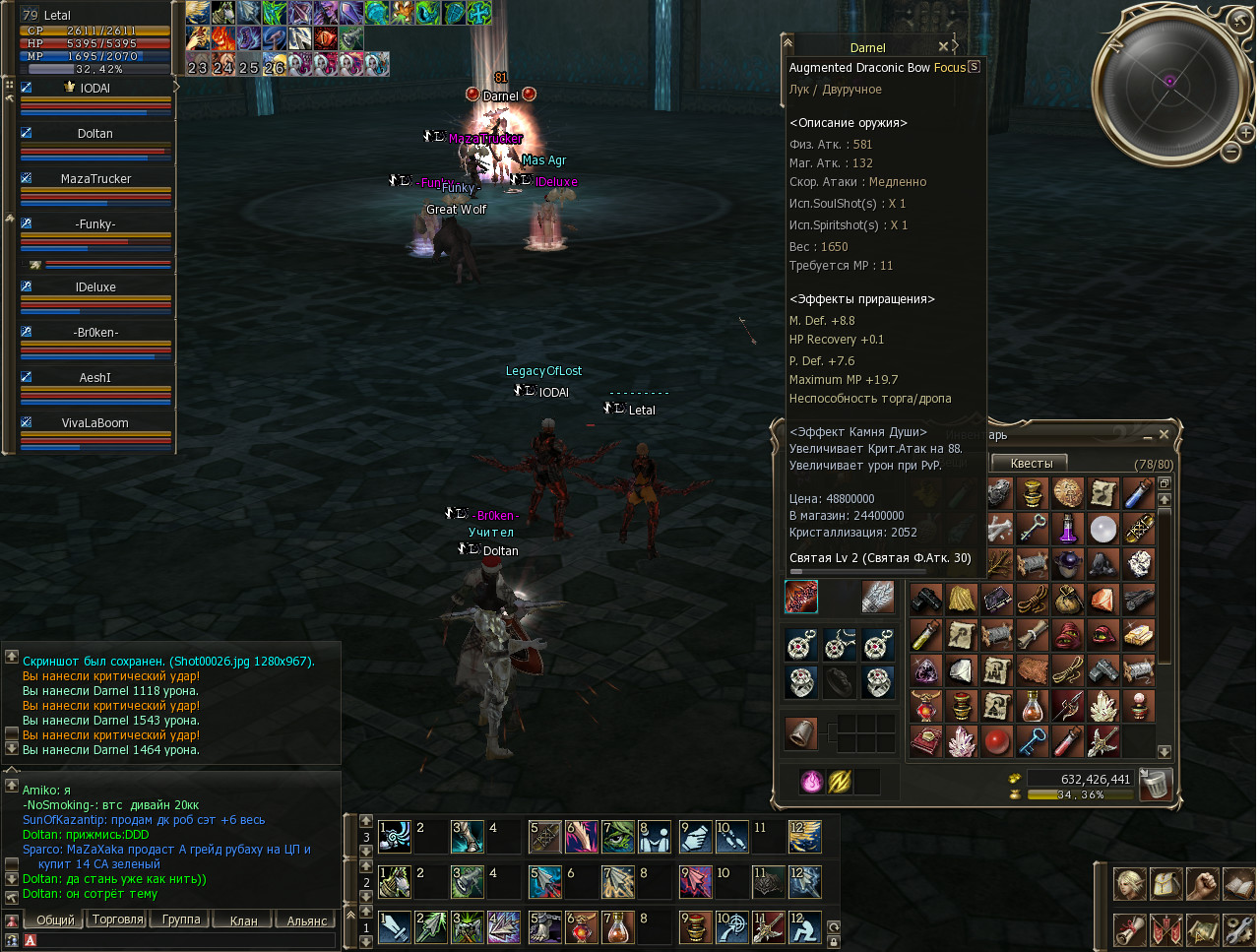Select the blue key in inventory

[1032, 741]
